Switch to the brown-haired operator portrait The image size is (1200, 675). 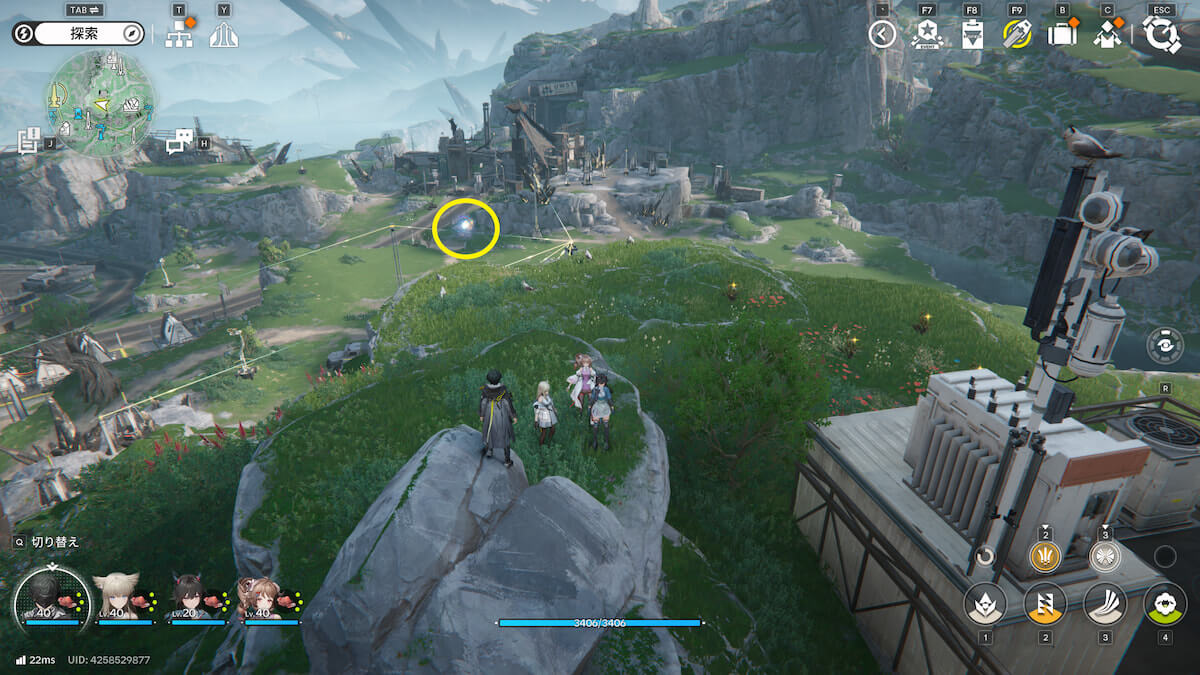click(262, 599)
